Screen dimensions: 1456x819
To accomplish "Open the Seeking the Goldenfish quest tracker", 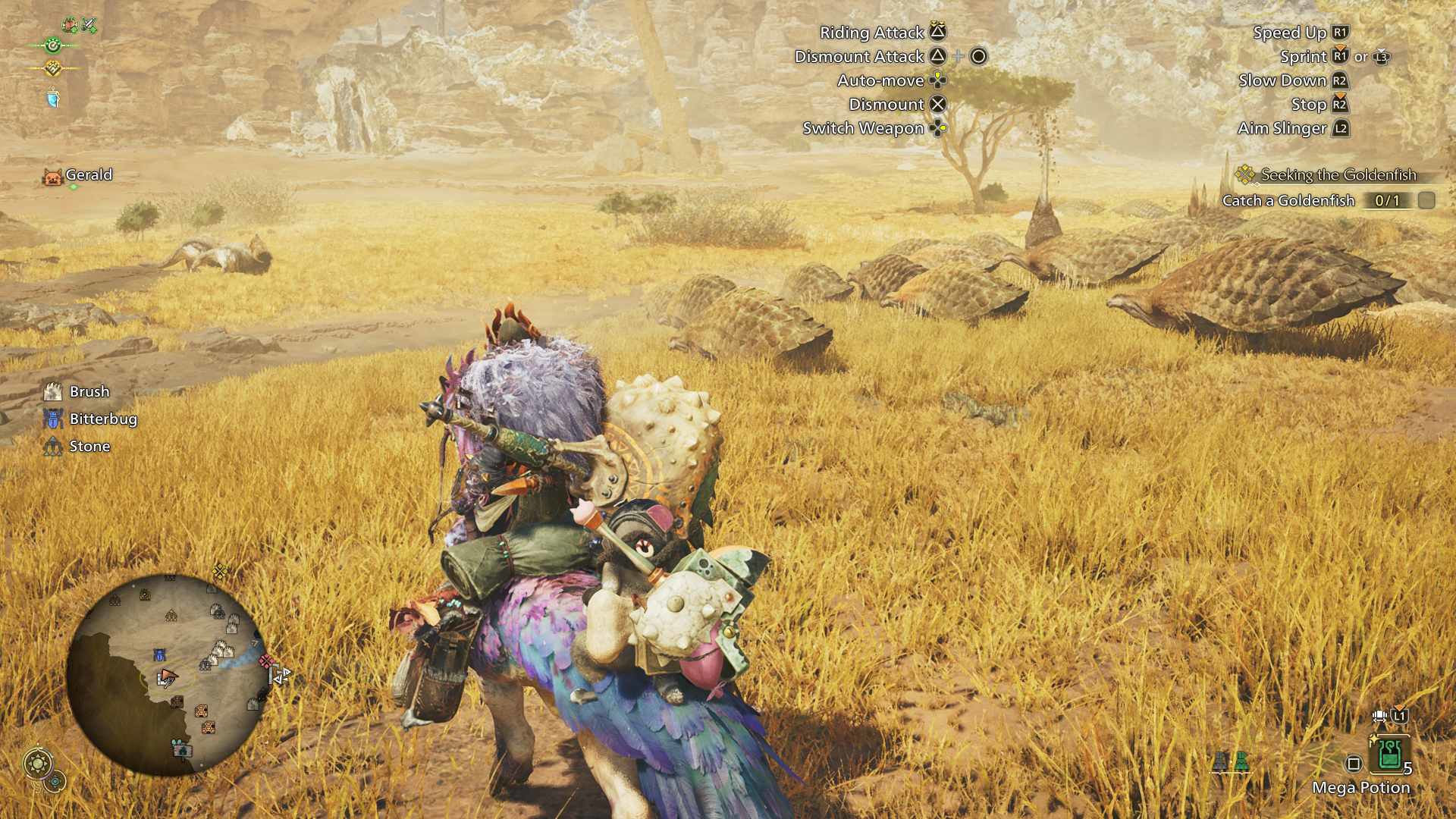I will coord(1338,175).
